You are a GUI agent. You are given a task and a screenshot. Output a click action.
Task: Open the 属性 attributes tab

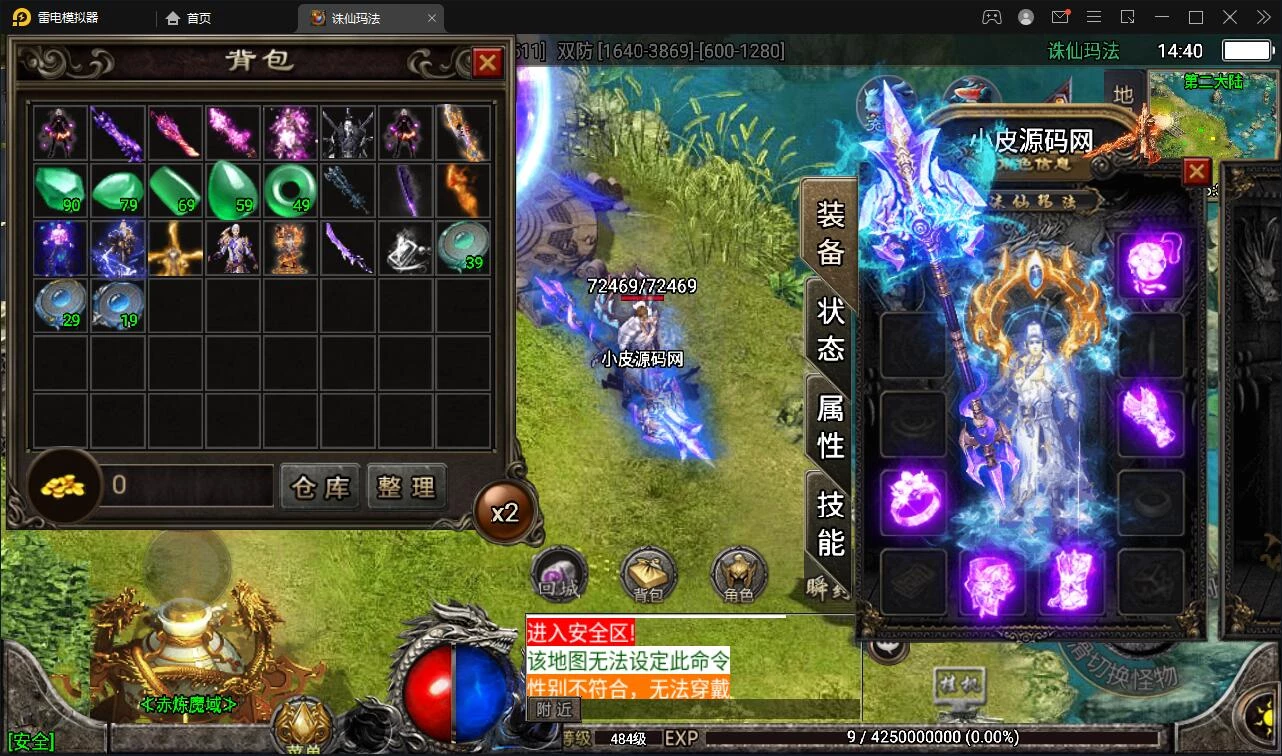click(830, 425)
